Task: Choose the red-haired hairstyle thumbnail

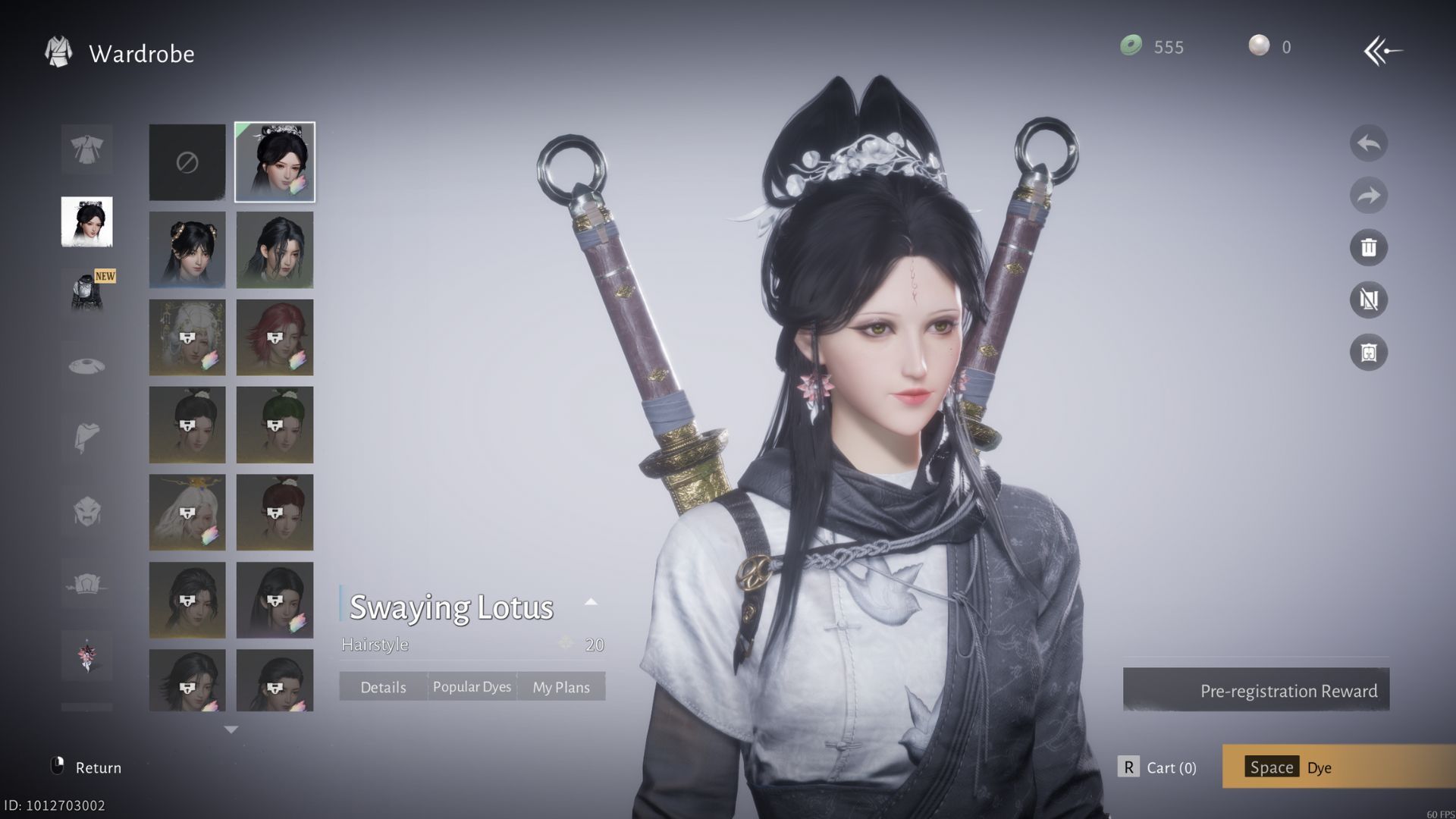Action: pos(275,337)
